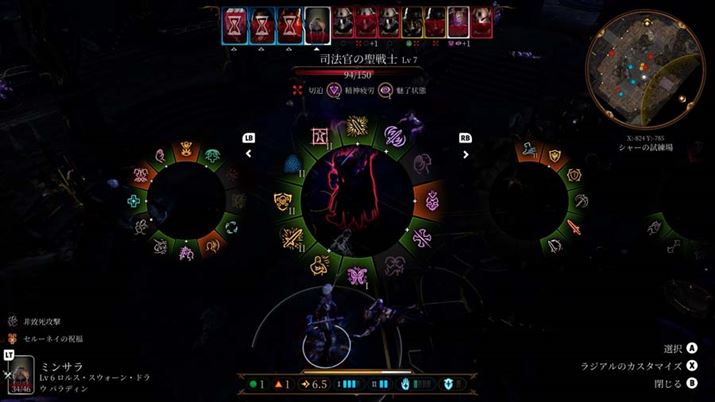The width and height of the screenshot is (715, 402).
Task: Select the circular arrows icon in left wheel
Action: [x=230, y=228]
